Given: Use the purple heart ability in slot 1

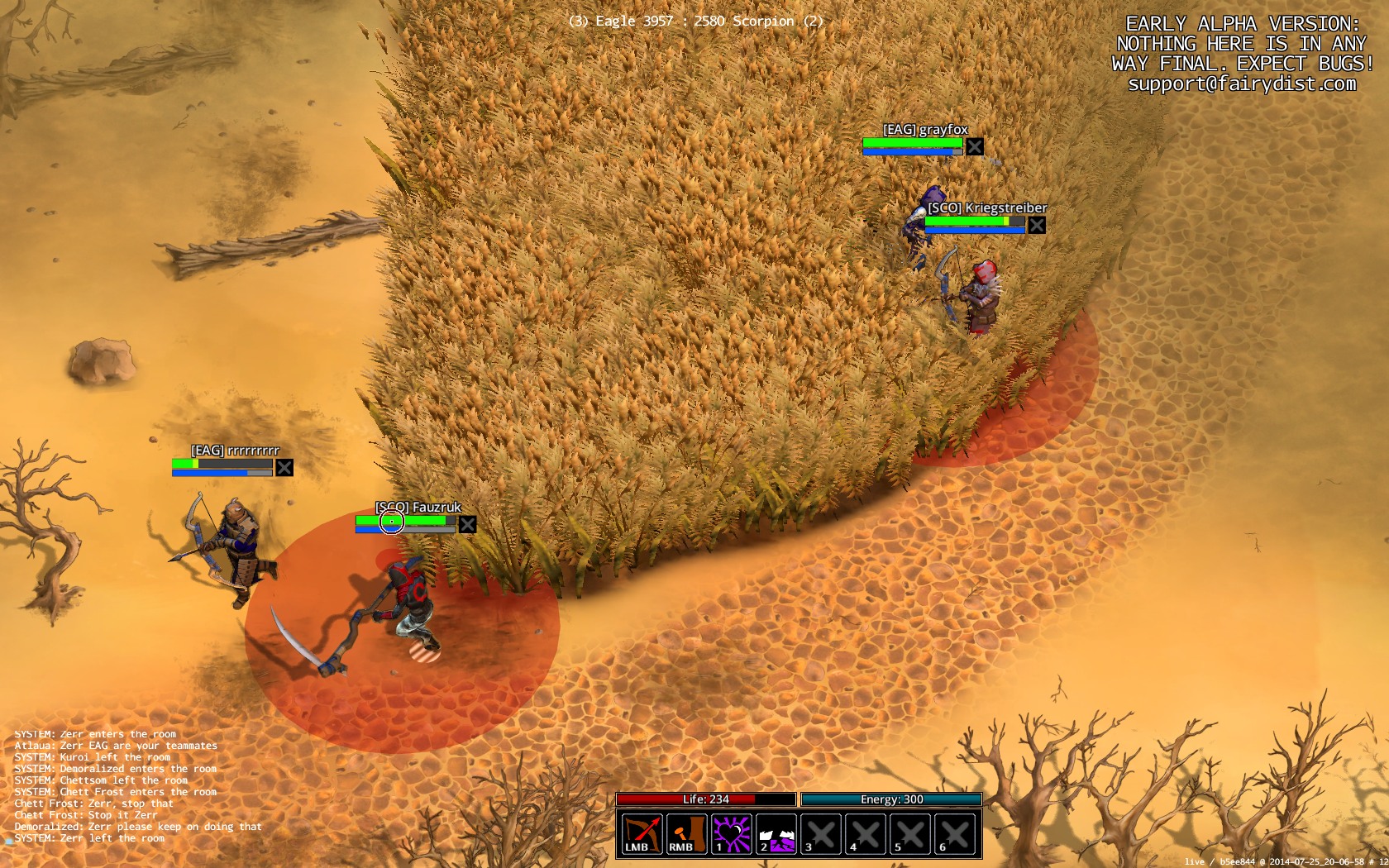Looking at the screenshot, I should (x=732, y=833).
